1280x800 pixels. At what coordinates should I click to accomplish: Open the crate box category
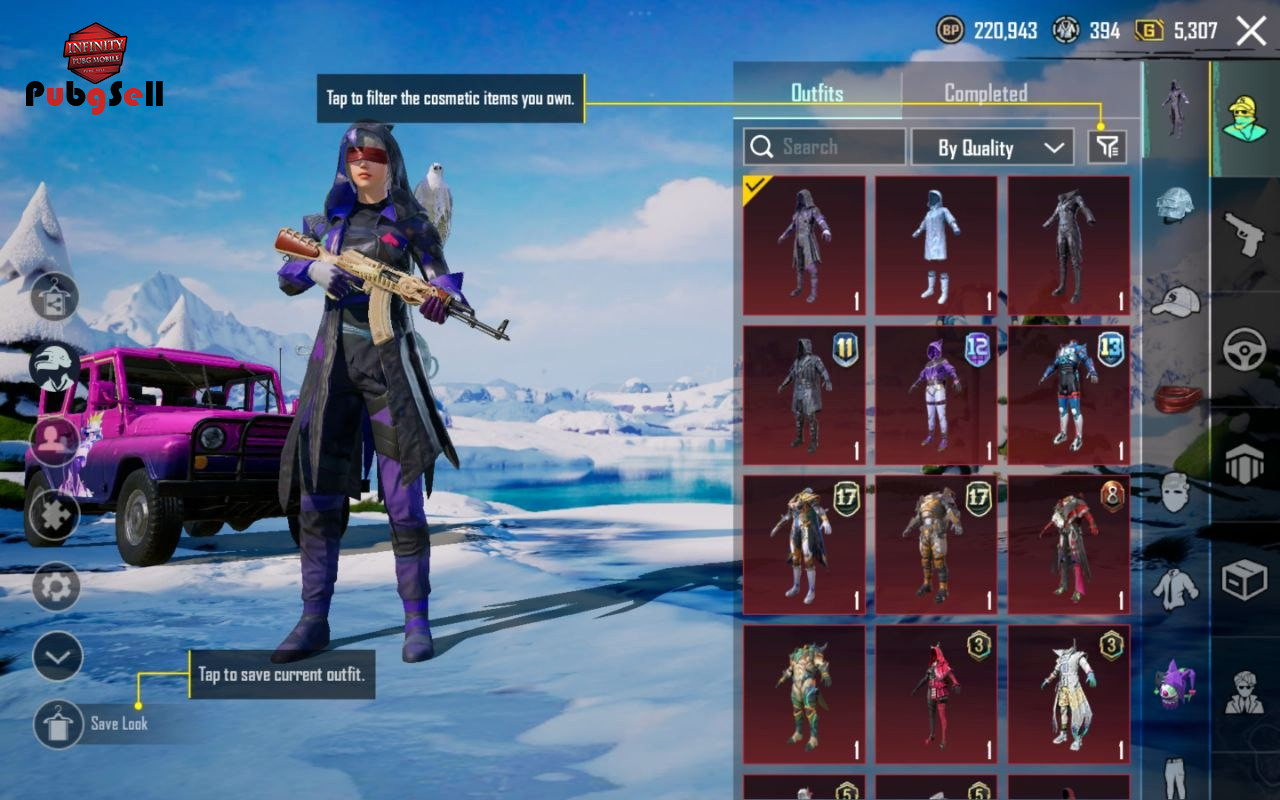pos(1245,579)
